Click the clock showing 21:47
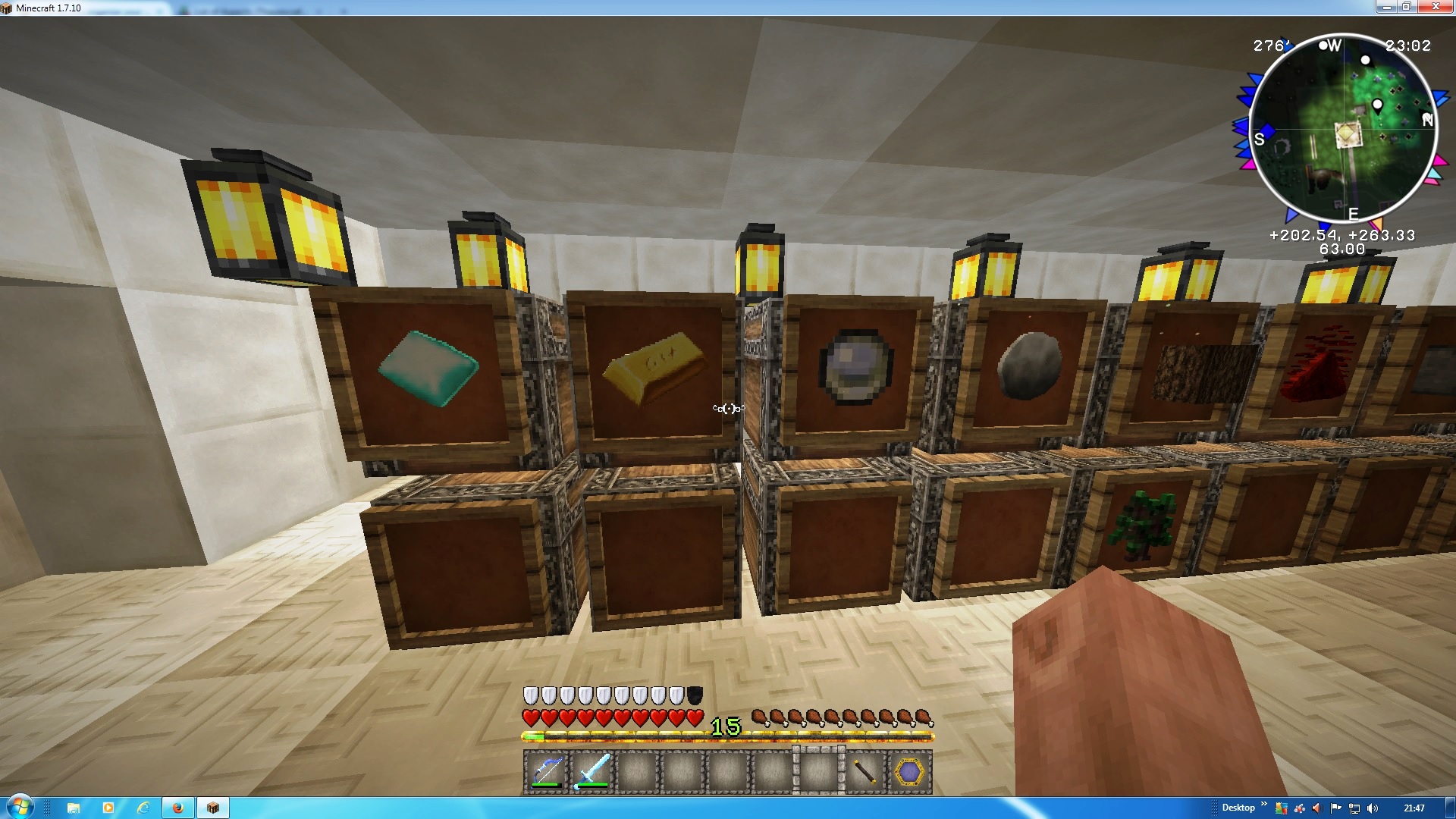The image size is (1456, 819). 1415,808
